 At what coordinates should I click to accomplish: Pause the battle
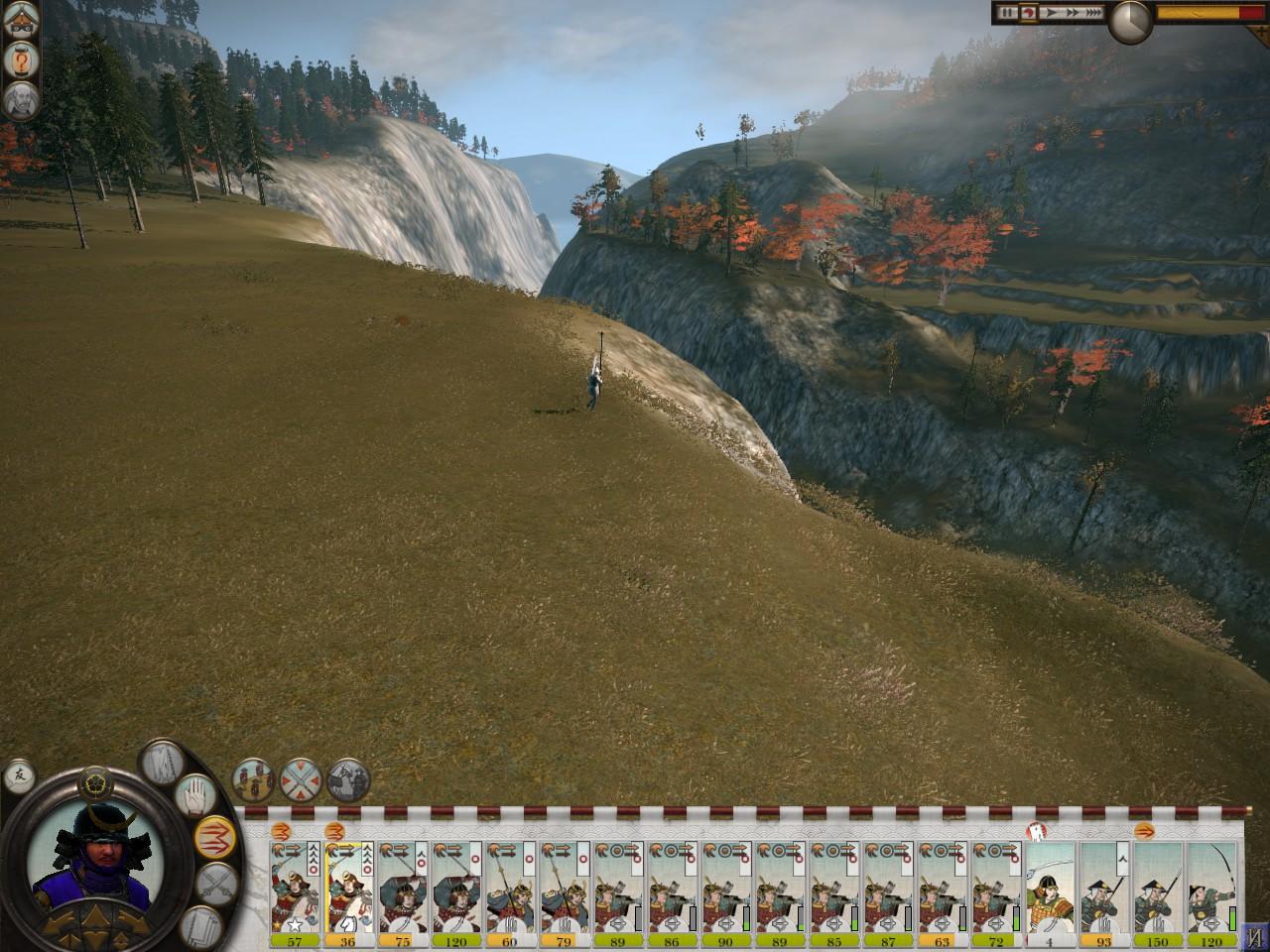pos(1005,13)
